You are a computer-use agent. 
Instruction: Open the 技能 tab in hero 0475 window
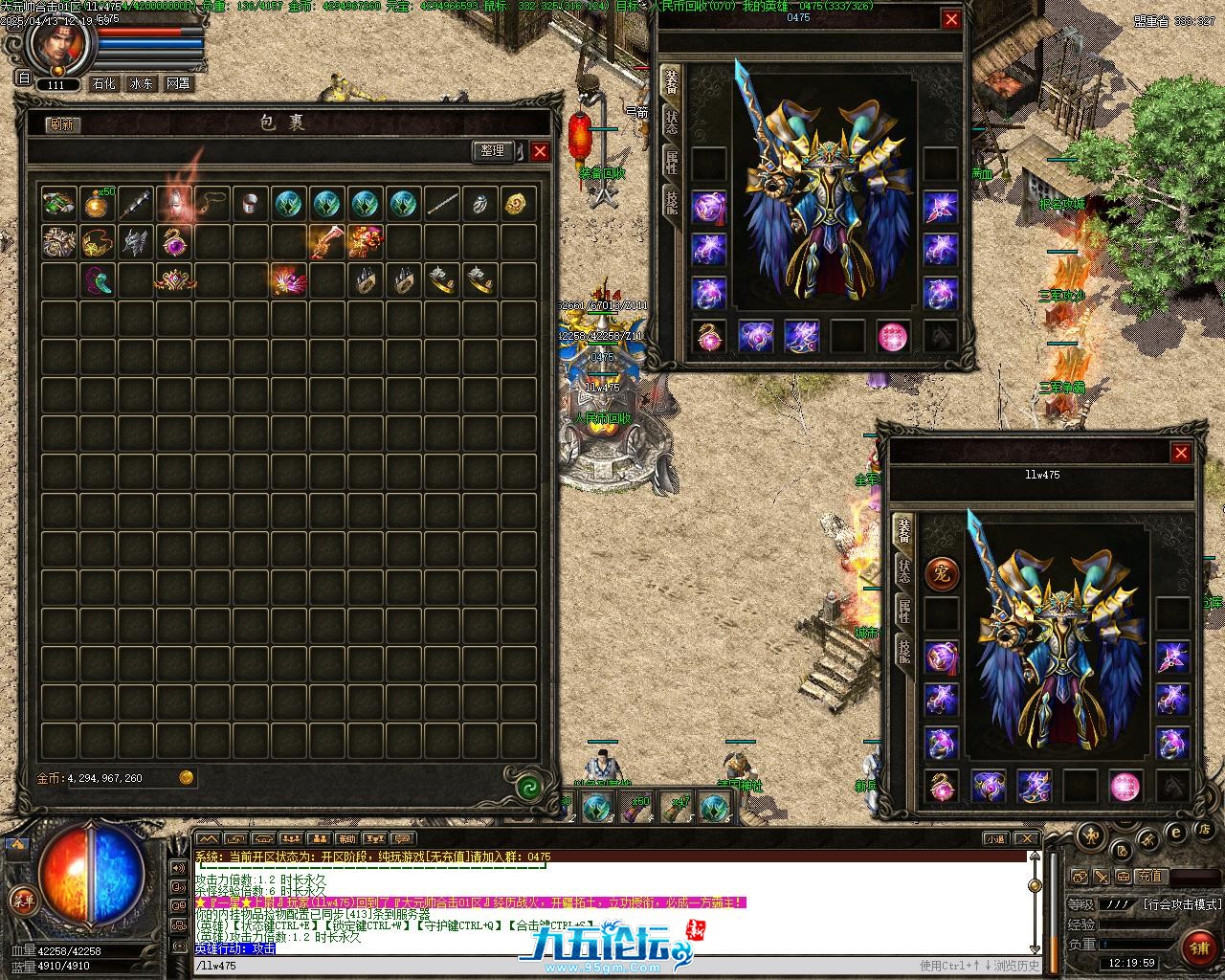672,199
